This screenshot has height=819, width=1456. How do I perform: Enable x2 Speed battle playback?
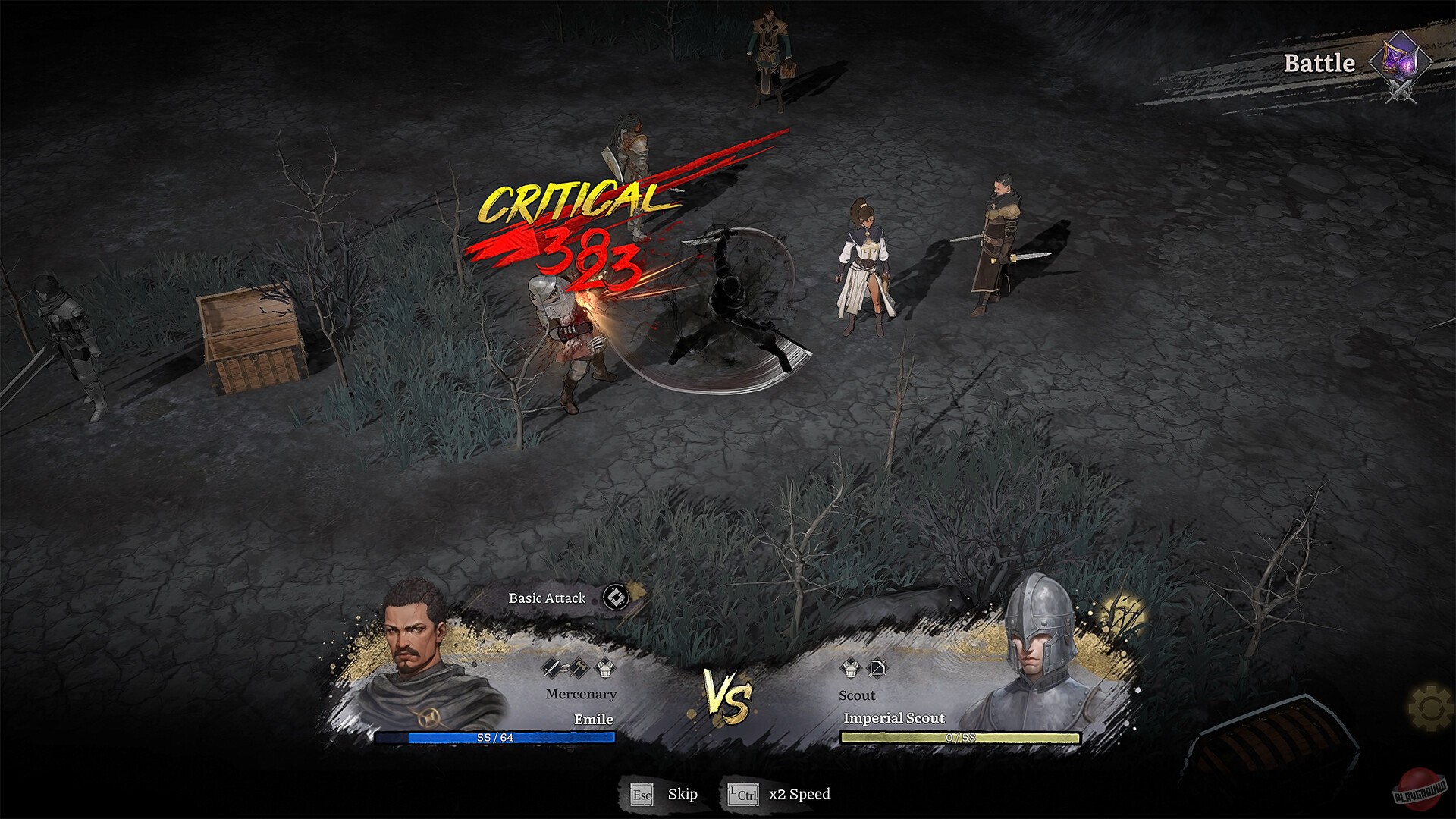[x=799, y=795]
